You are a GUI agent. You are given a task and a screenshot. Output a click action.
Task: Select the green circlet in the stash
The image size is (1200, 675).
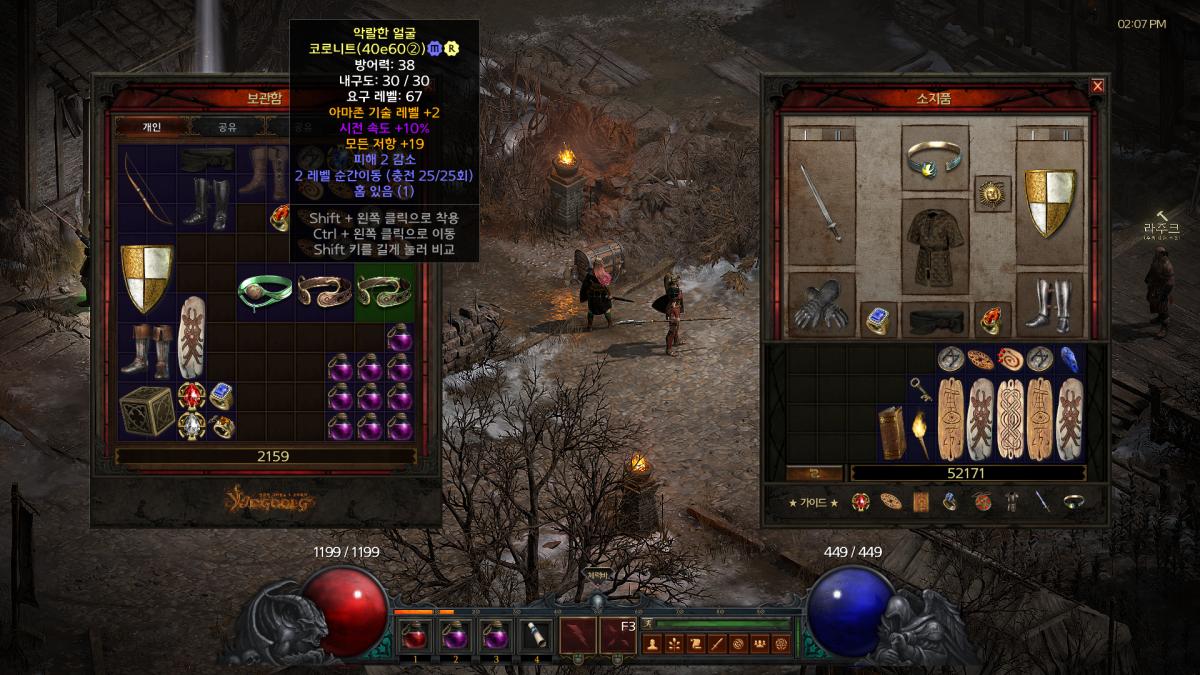pyautogui.click(x=265, y=293)
